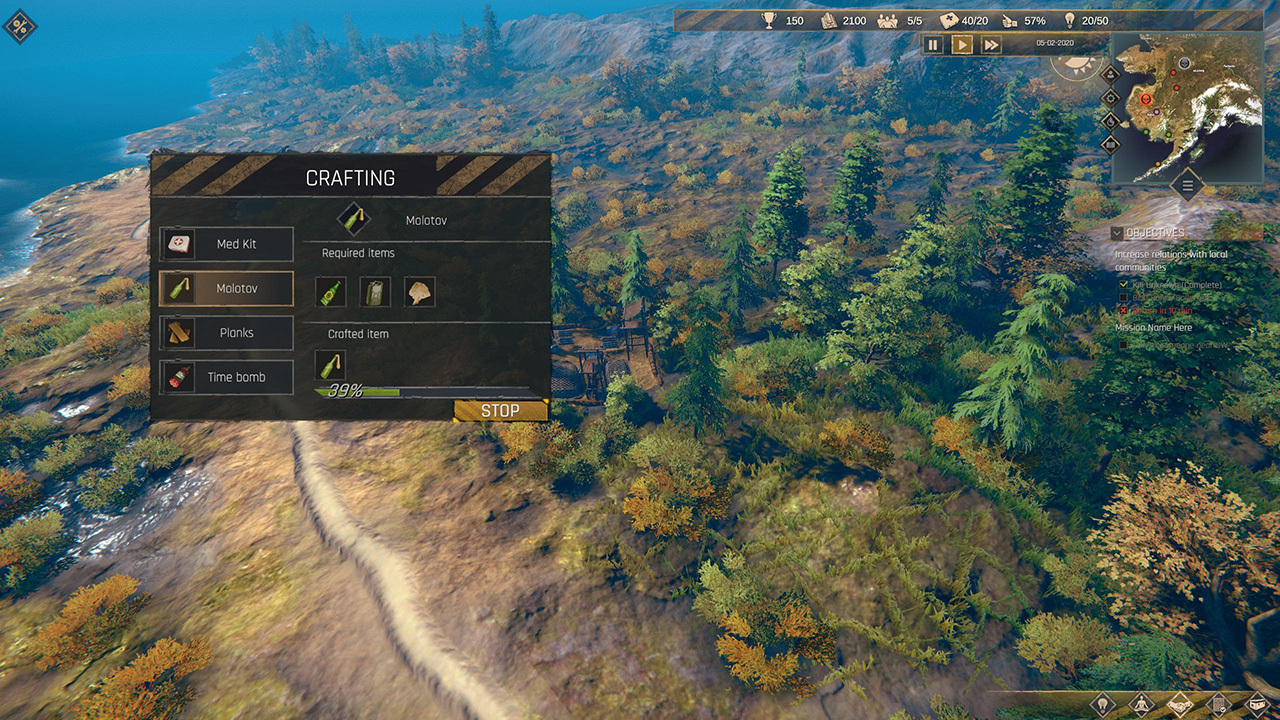Open the handshake relations panel
Image resolution: width=1280 pixels, height=720 pixels.
pos(1180,704)
